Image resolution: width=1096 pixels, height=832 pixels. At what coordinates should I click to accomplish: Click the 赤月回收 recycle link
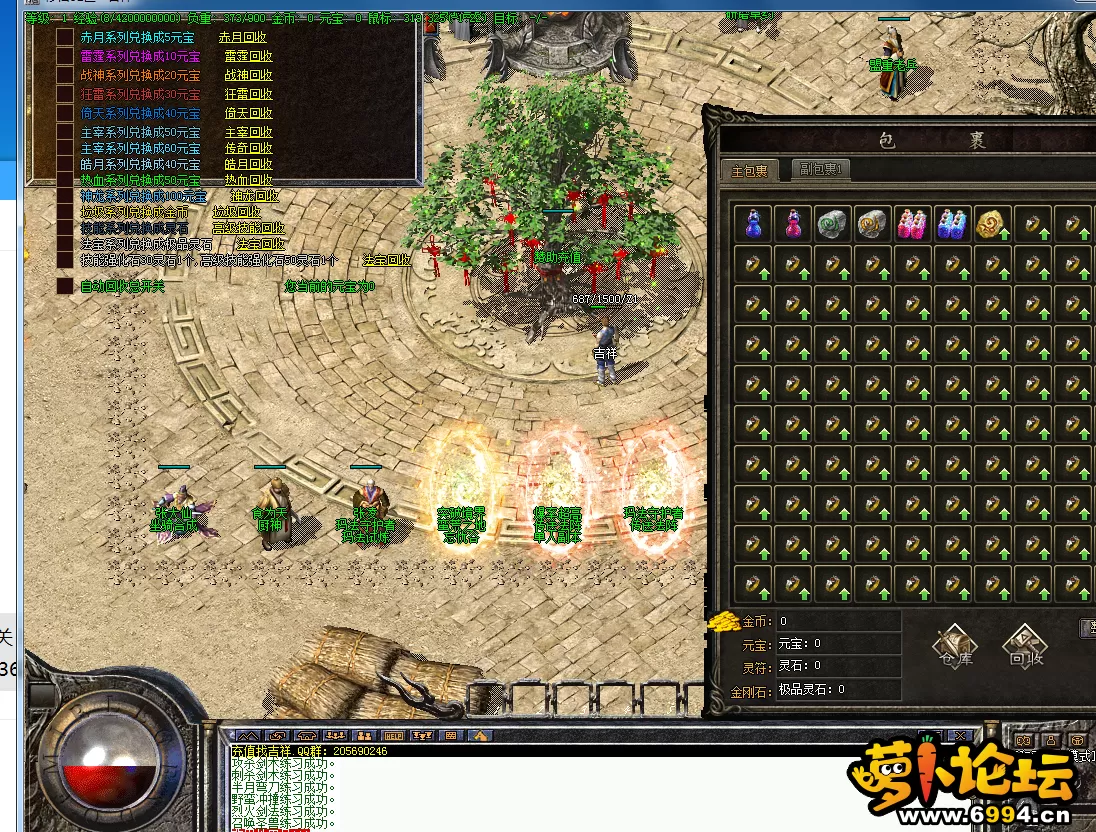tap(244, 37)
